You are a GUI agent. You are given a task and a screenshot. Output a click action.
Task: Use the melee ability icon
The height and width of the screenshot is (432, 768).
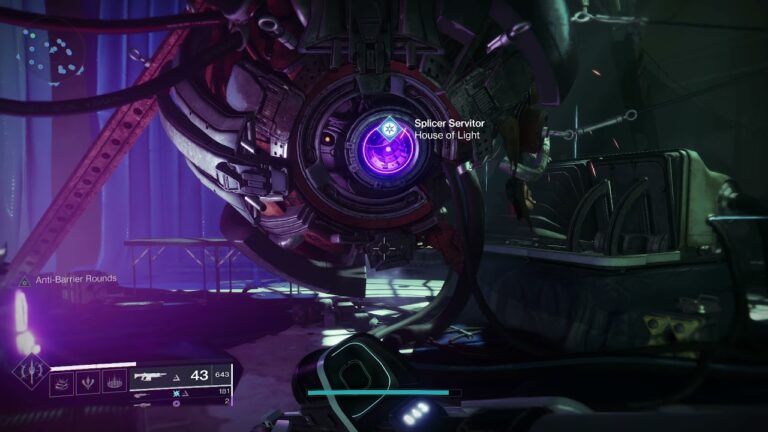[90, 380]
